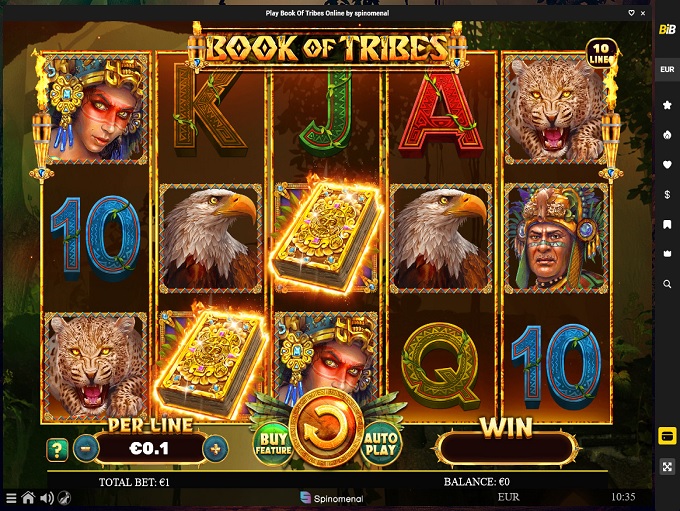Increase the per-line bet with plus
This screenshot has width=680, height=511.
tap(214, 449)
